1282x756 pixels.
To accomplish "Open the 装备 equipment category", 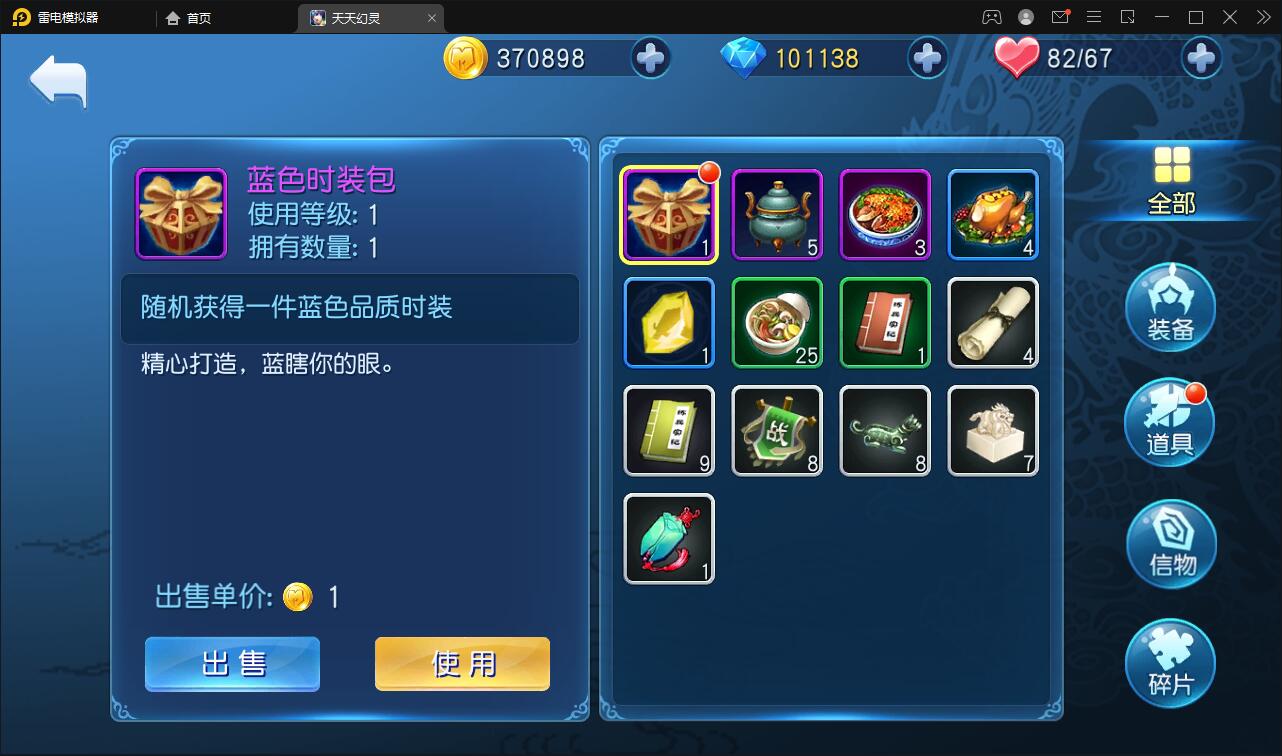I will (1169, 307).
